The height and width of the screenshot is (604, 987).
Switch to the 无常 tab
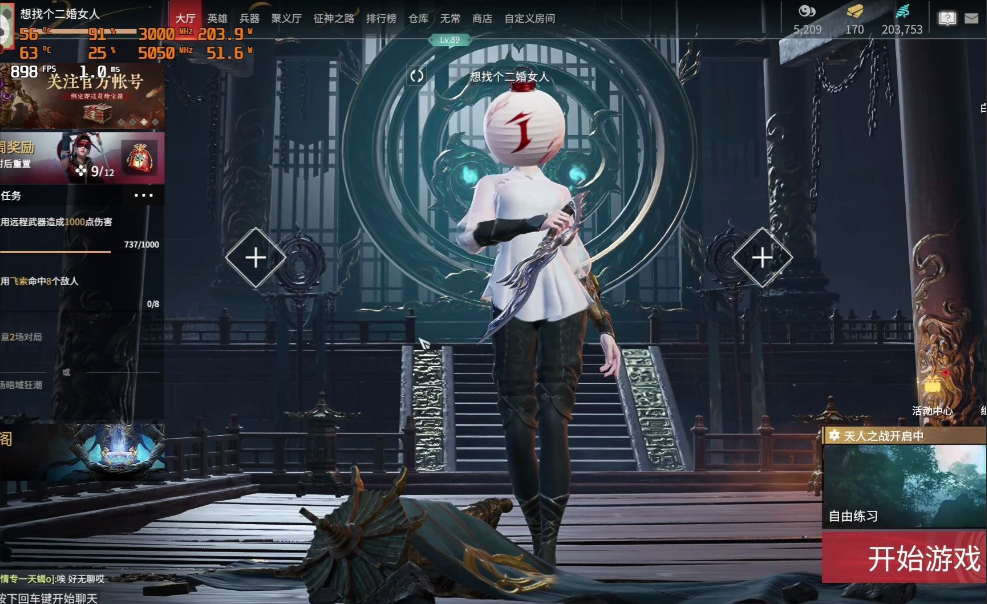tap(450, 18)
